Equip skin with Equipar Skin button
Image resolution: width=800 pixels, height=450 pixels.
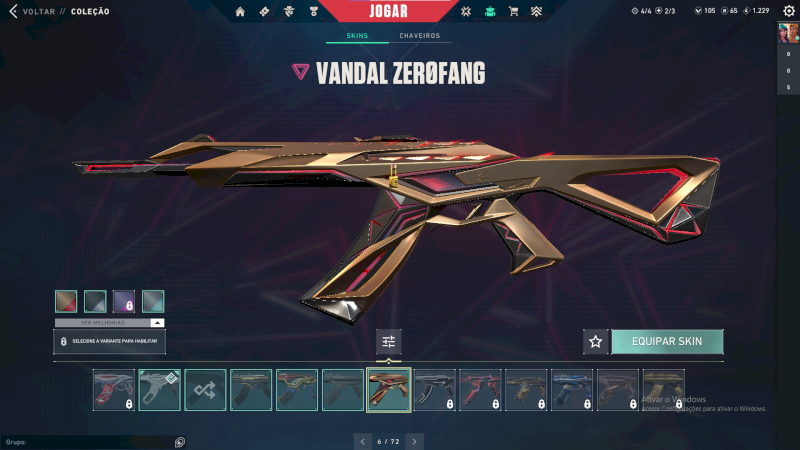tap(666, 341)
